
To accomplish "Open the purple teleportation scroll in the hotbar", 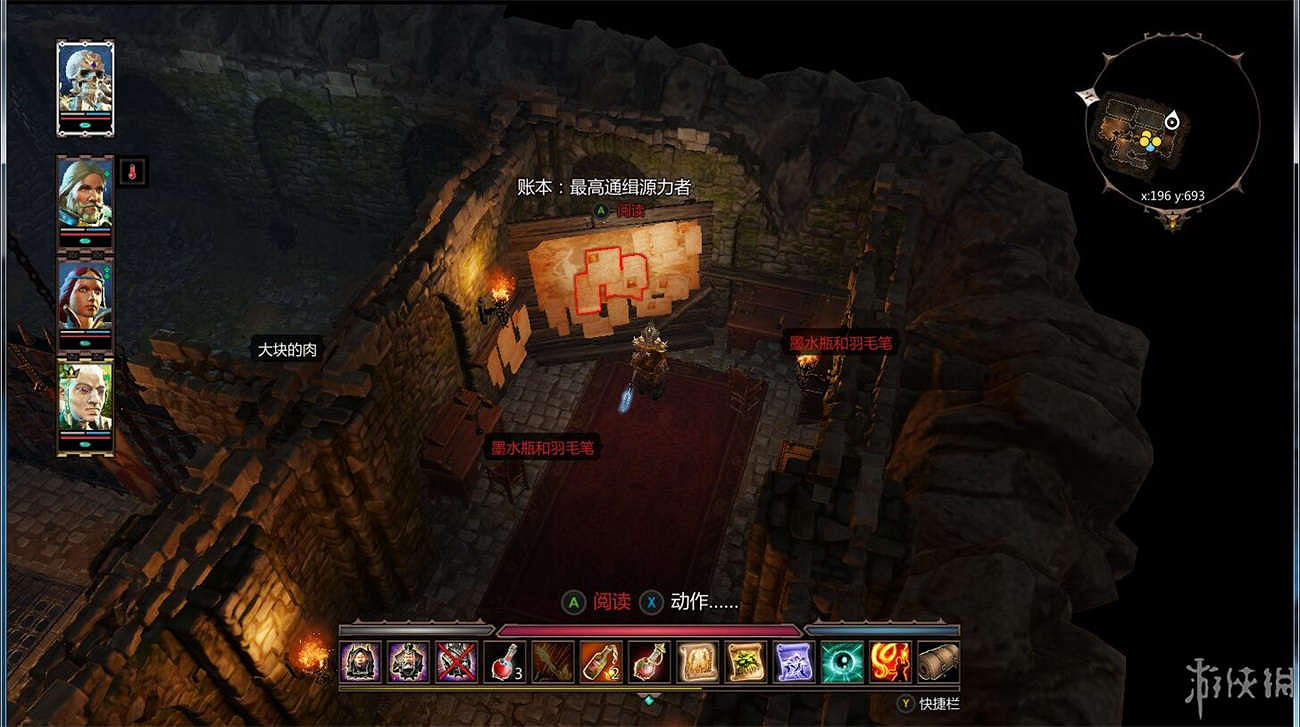I will pyautogui.click(x=793, y=661).
